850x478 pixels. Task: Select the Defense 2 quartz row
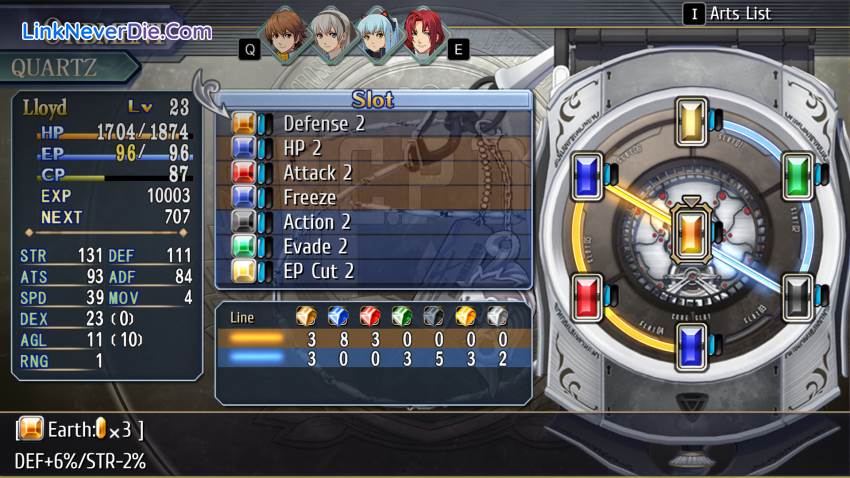(372, 124)
